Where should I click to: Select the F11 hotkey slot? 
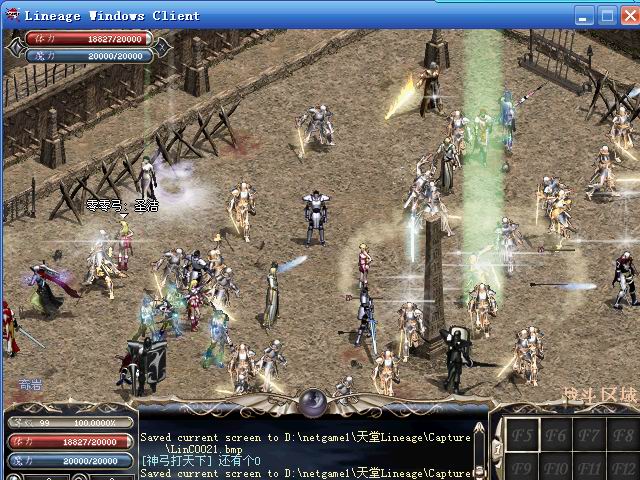click(589, 468)
